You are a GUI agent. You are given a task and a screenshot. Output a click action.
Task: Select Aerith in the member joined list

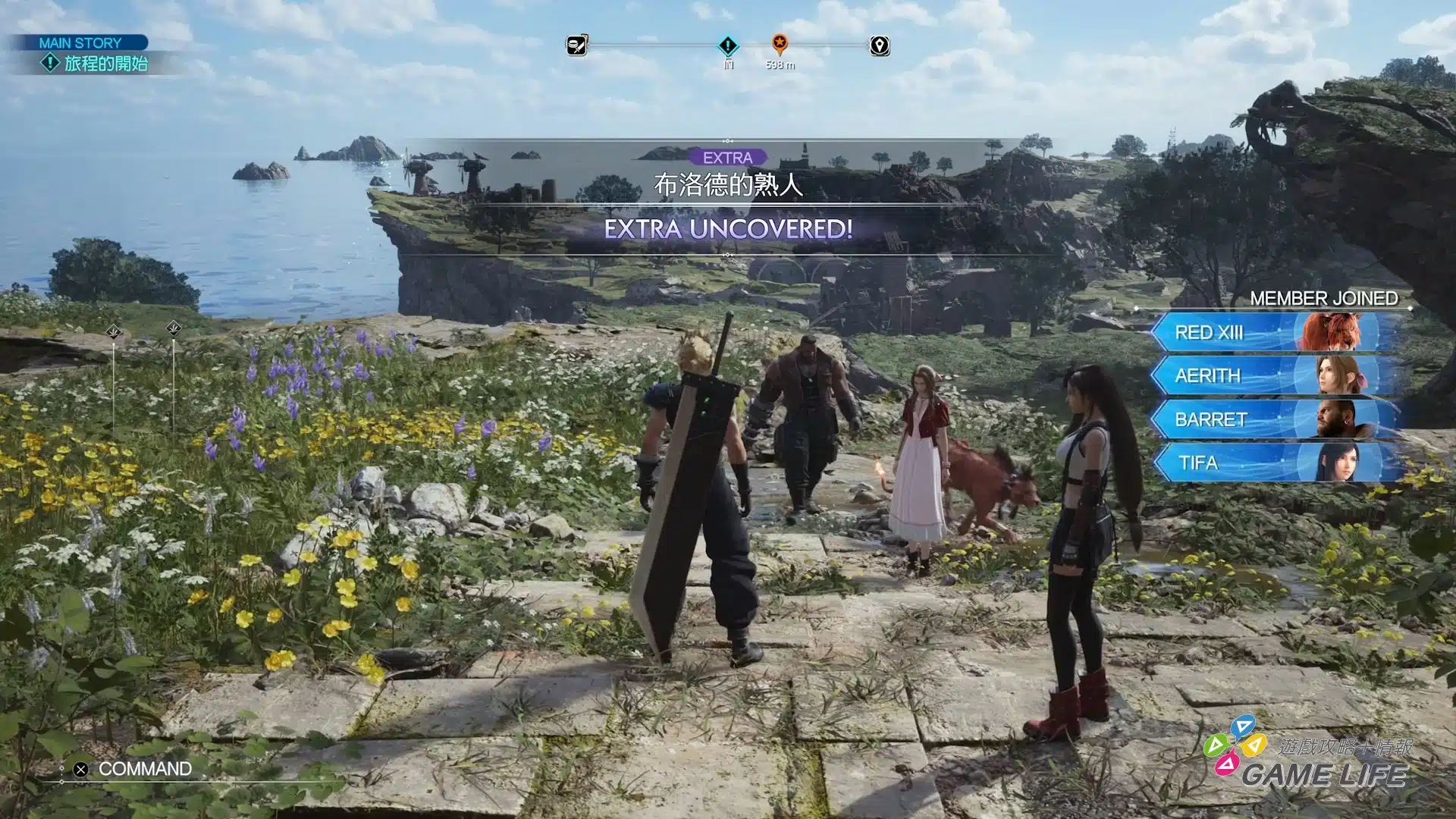click(x=1276, y=375)
